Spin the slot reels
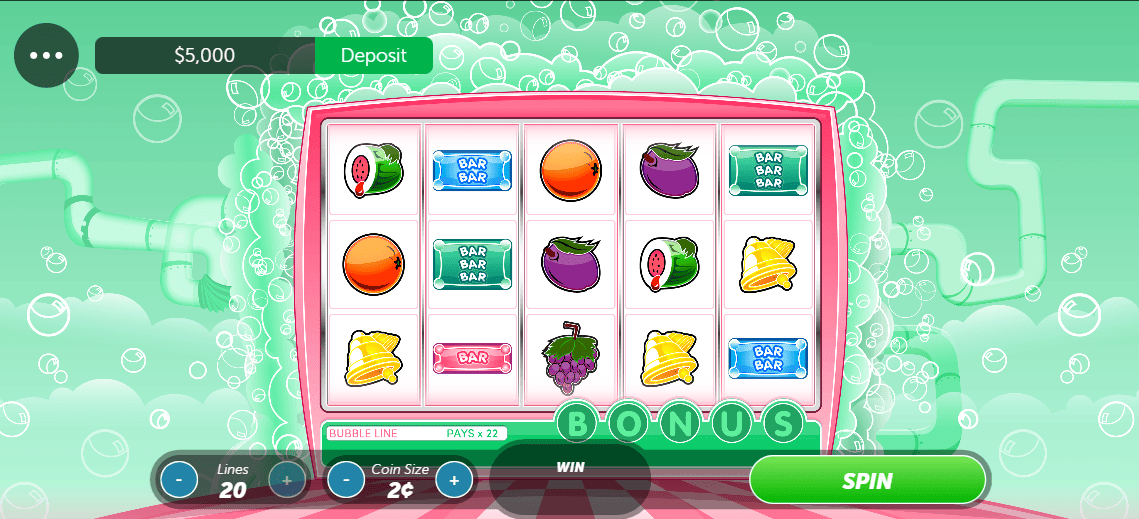The height and width of the screenshot is (519, 1139). [867, 480]
